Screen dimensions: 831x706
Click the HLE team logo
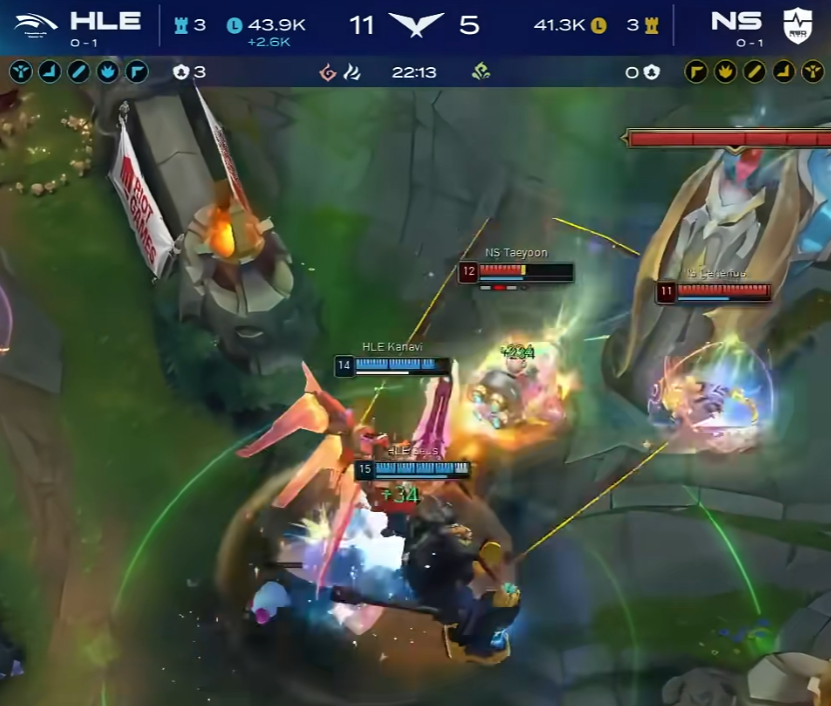tap(37, 24)
